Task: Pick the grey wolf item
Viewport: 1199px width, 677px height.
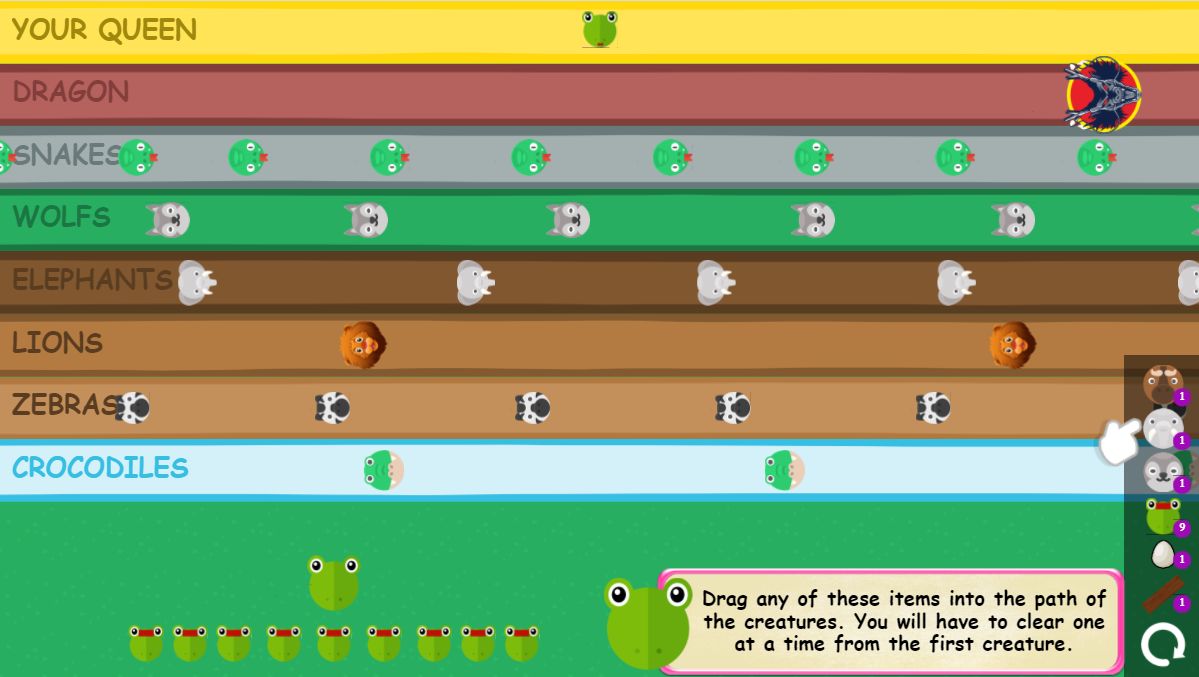Action: pos(1163,471)
